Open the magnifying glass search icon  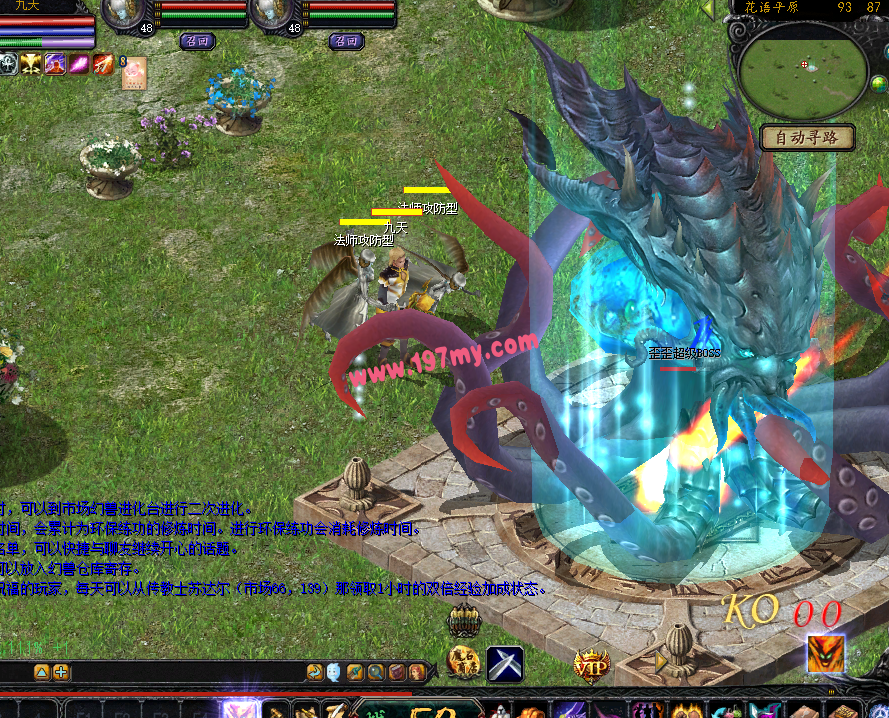click(375, 672)
